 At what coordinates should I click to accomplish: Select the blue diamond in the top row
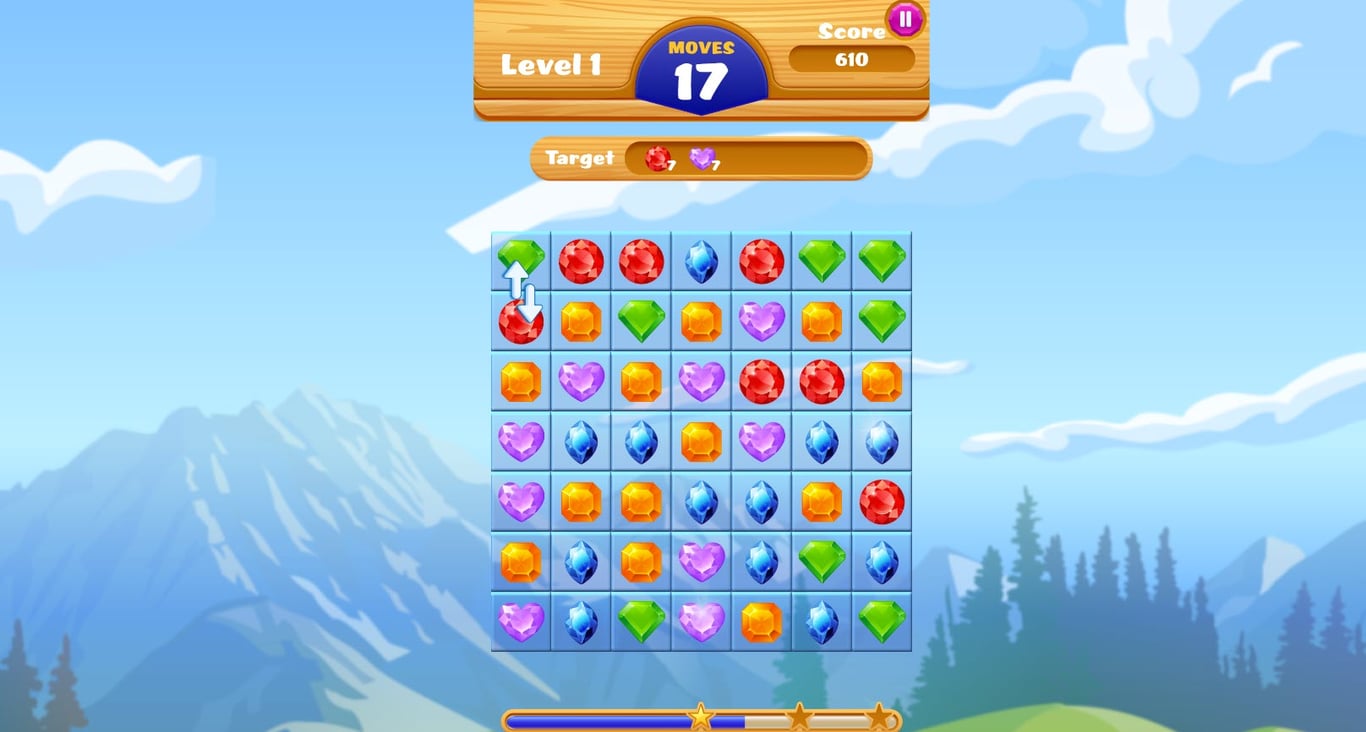[x=701, y=262]
